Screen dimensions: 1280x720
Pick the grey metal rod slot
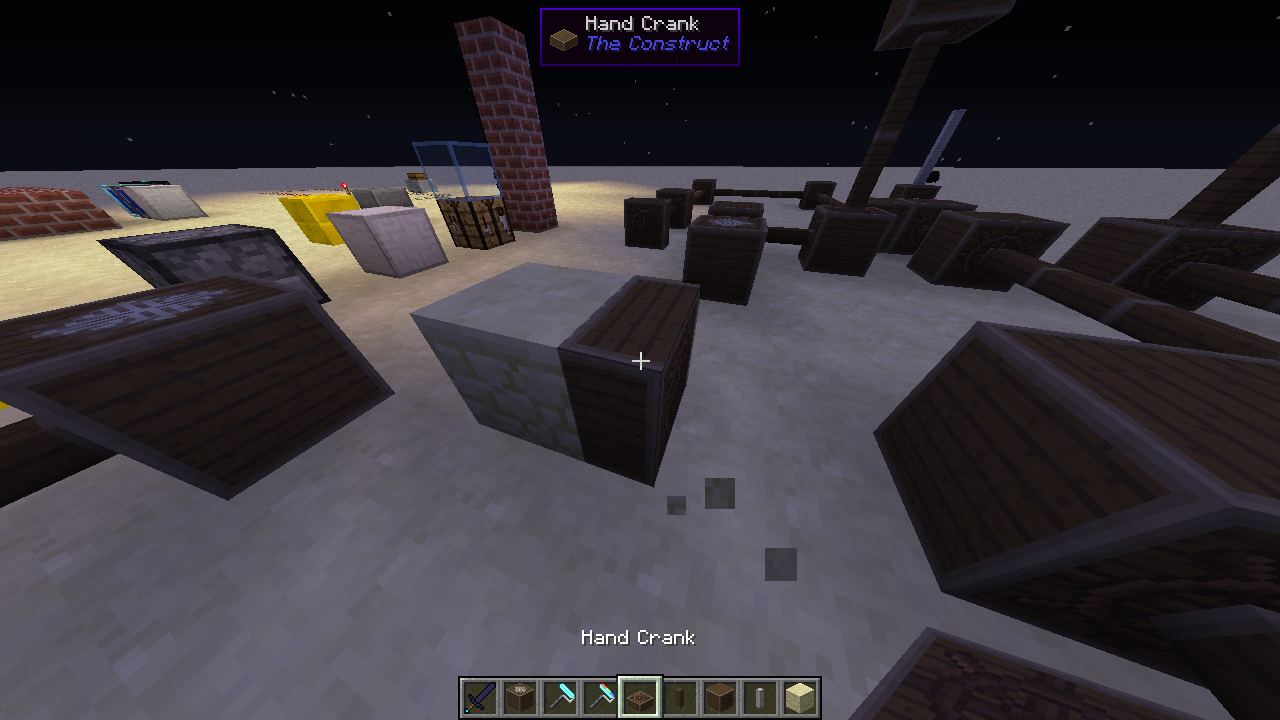coord(760,697)
